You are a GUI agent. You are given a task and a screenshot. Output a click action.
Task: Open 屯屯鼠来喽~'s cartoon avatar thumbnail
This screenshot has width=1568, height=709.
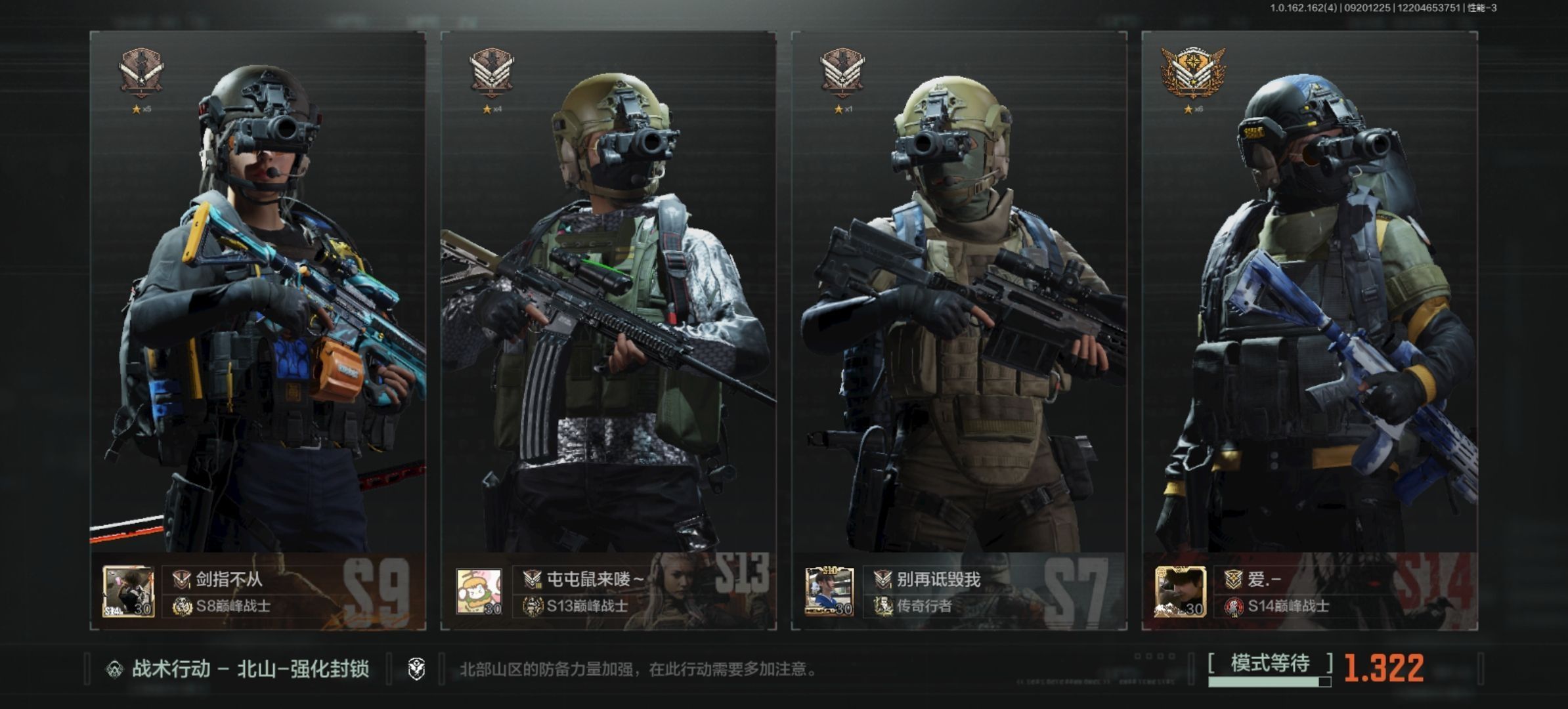[x=479, y=592]
